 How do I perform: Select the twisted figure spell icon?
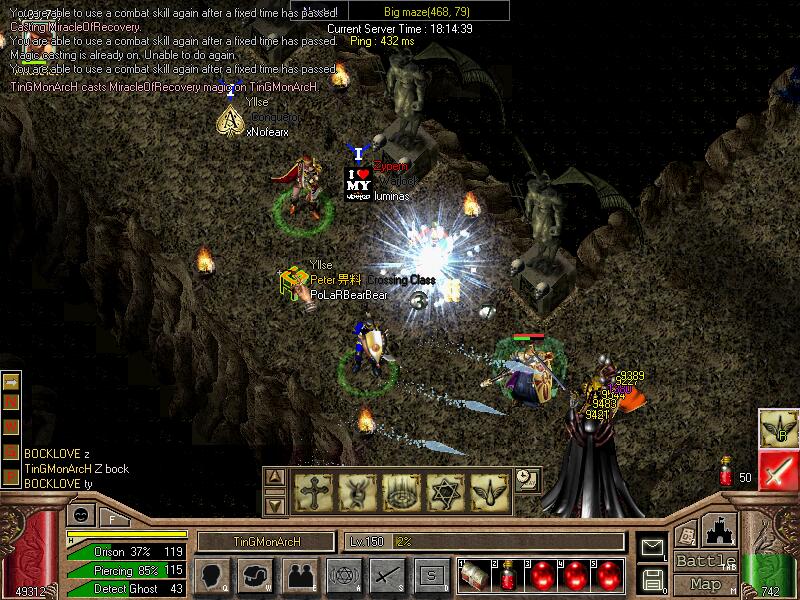tap(356, 492)
